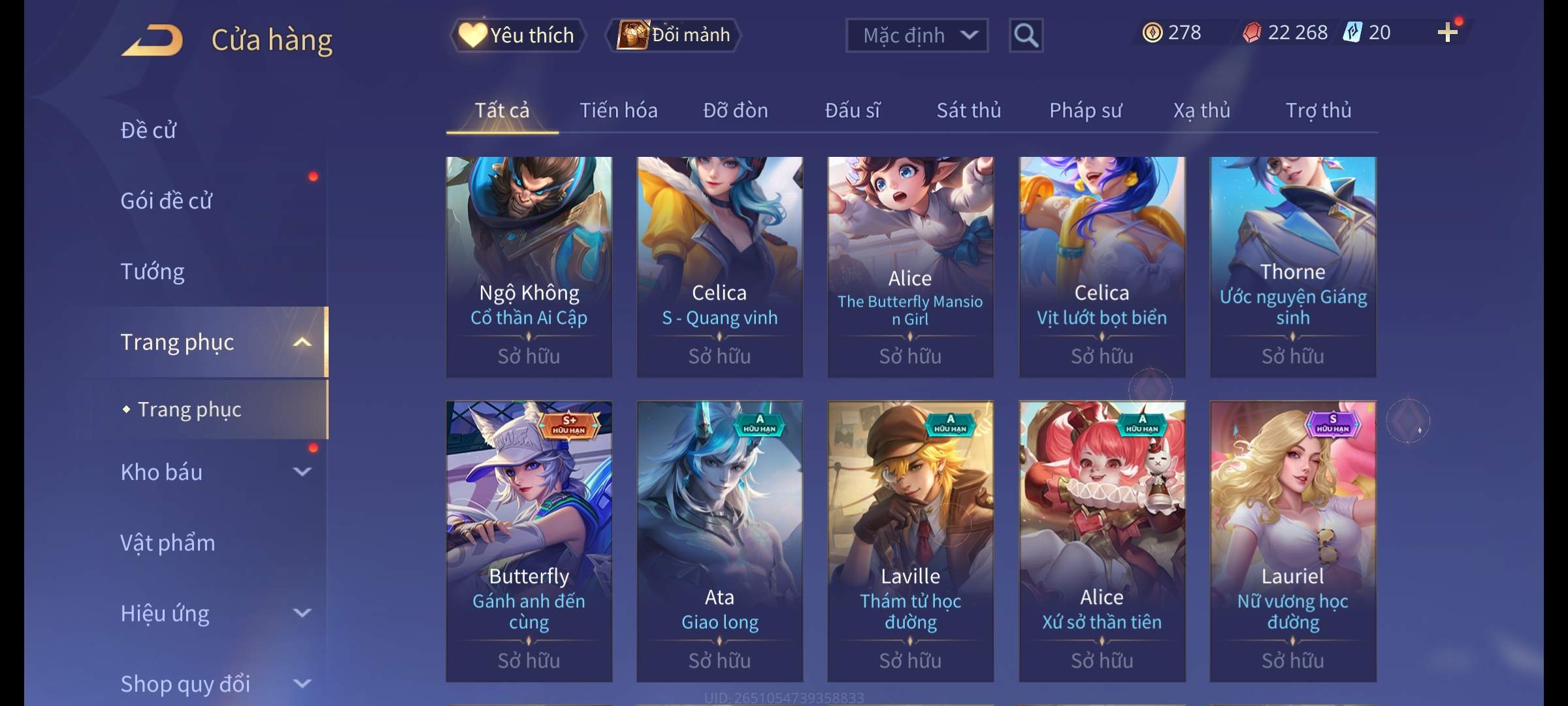Open the Trợ thủ tab
Image resolution: width=1568 pixels, height=706 pixels.
(x=1318, y=110)
